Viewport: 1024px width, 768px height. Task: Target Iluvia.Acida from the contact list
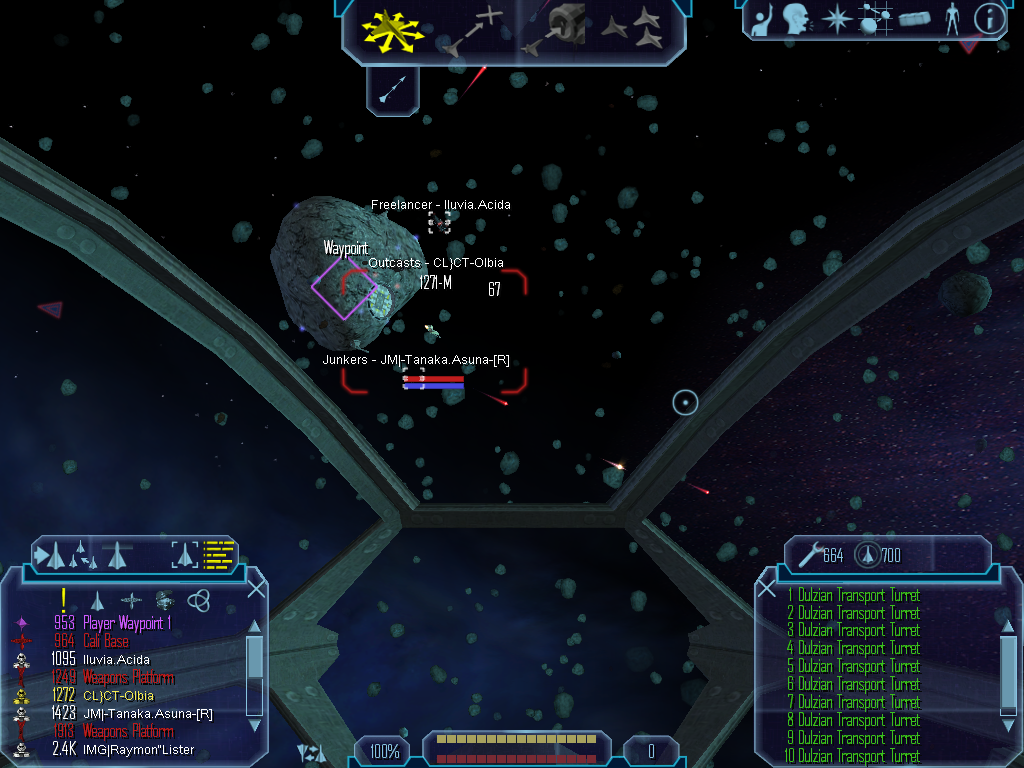pos(116,659)
